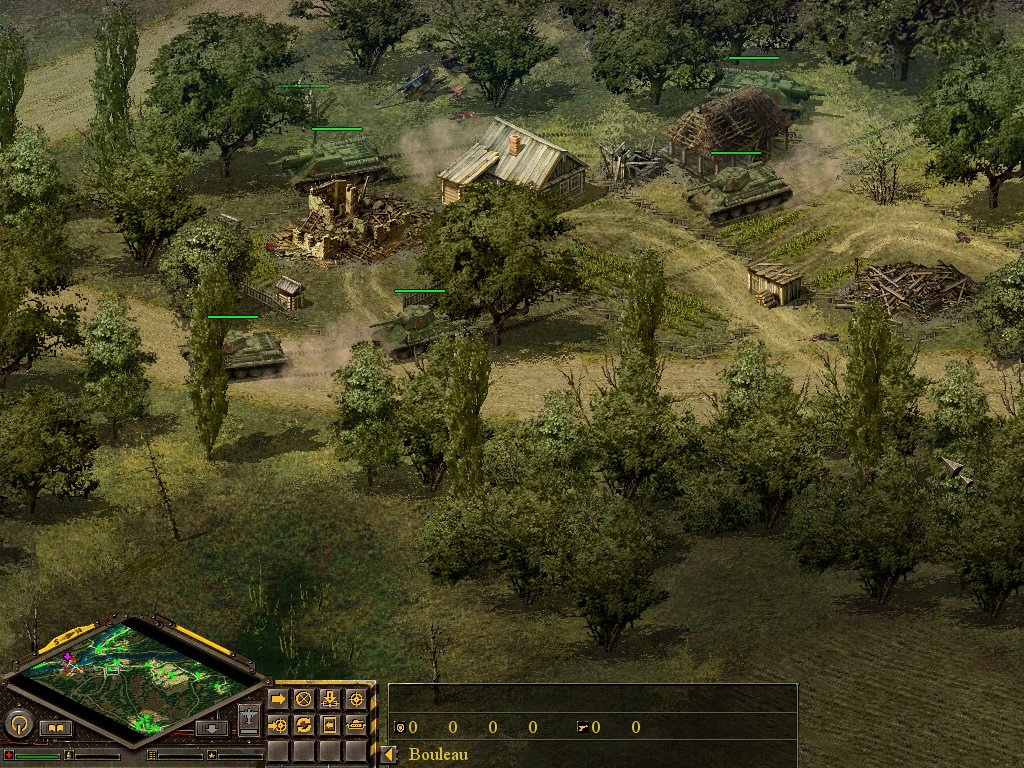This screenshot has height=768, width=1024.
Task: Select the arrow-to-crosshair aggressive move command
Action: pos(278,724)
